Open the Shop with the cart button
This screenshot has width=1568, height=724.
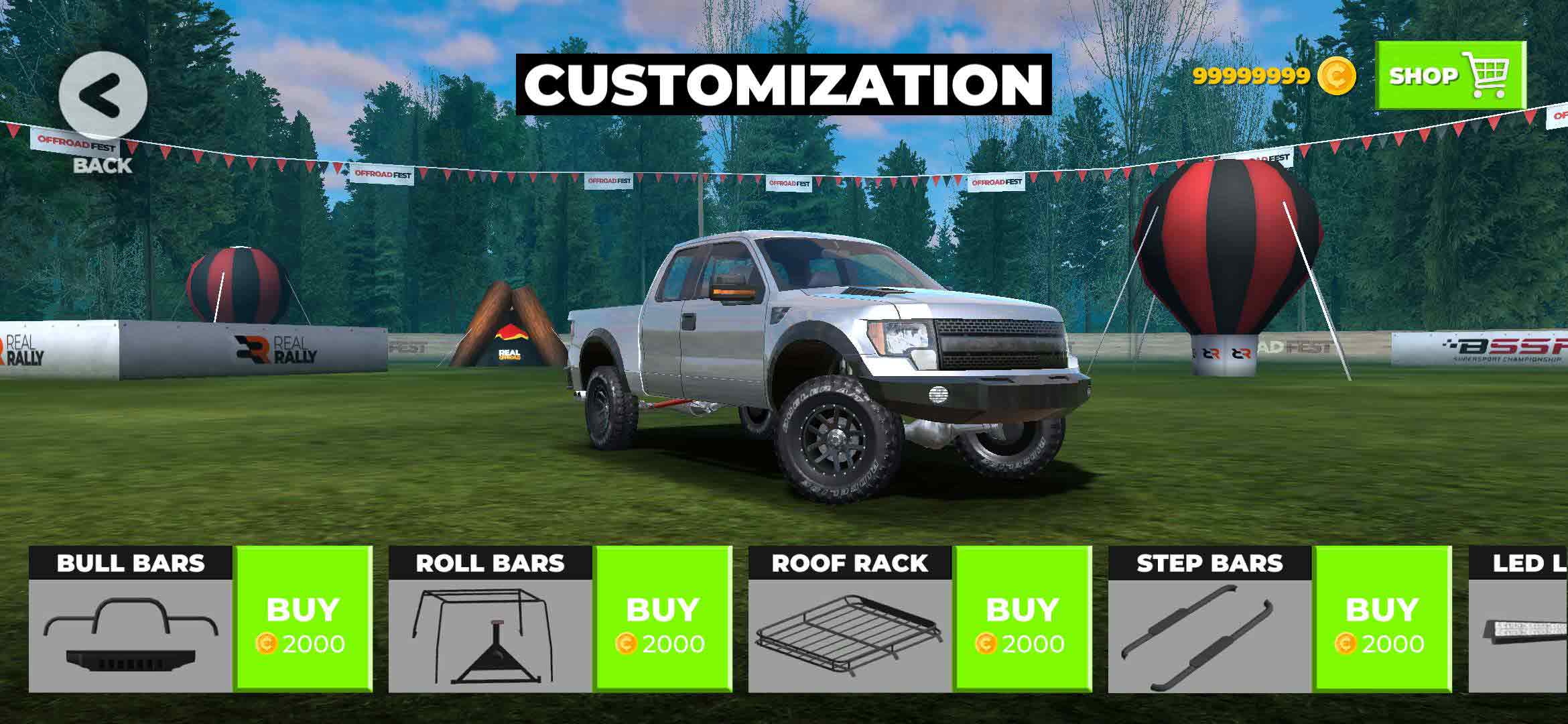click(1450, 75)
